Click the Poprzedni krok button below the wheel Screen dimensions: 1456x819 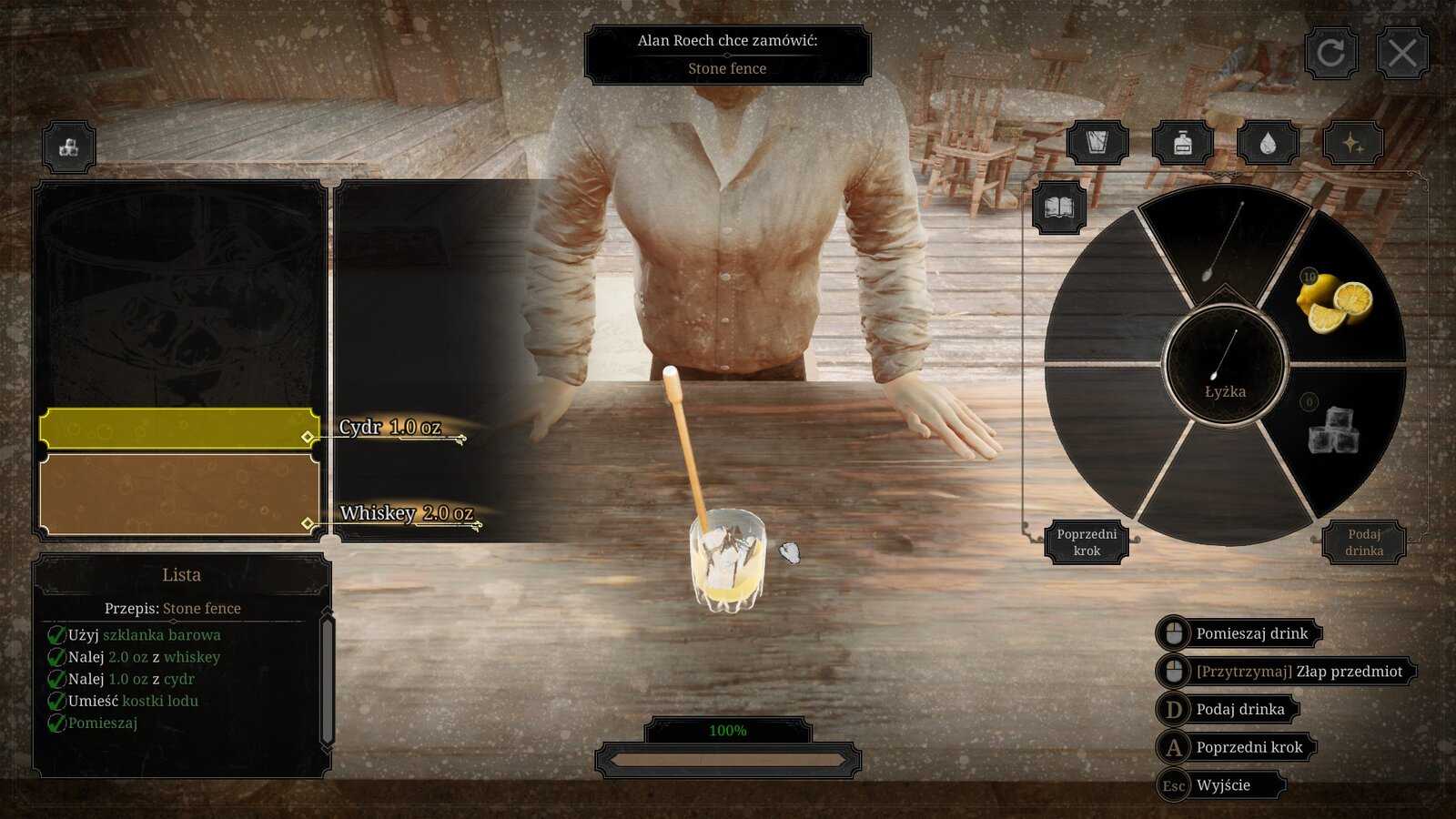click(1087, 542)
